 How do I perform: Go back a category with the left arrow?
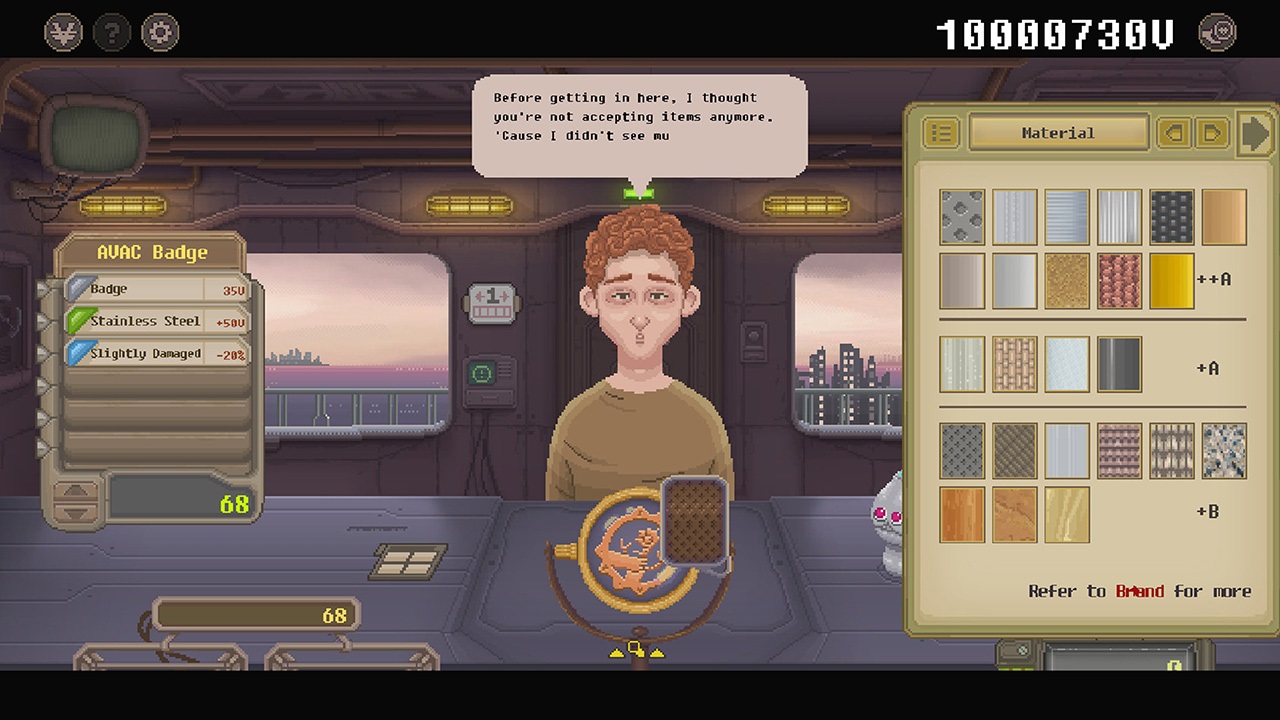coord(1175,133)
